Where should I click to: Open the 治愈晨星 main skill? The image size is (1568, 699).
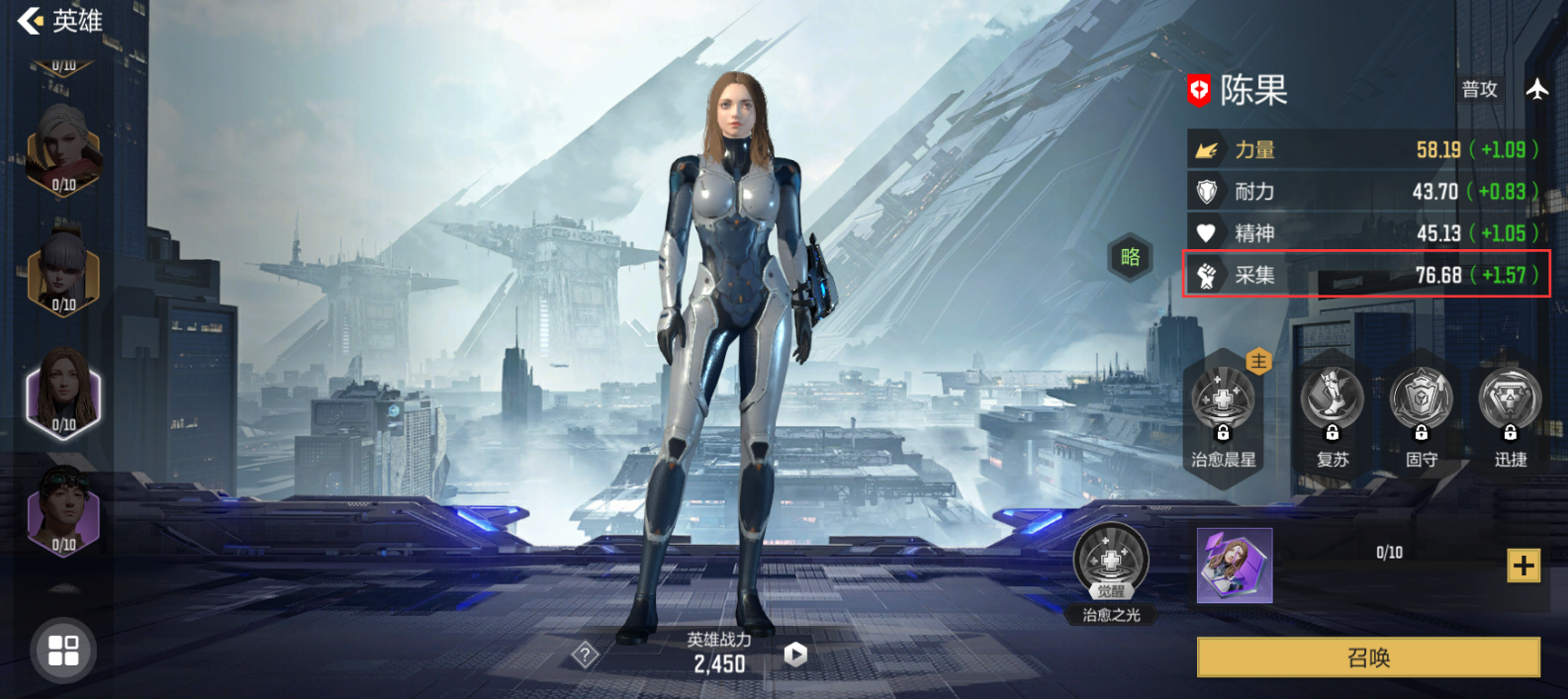point(1224,405)
